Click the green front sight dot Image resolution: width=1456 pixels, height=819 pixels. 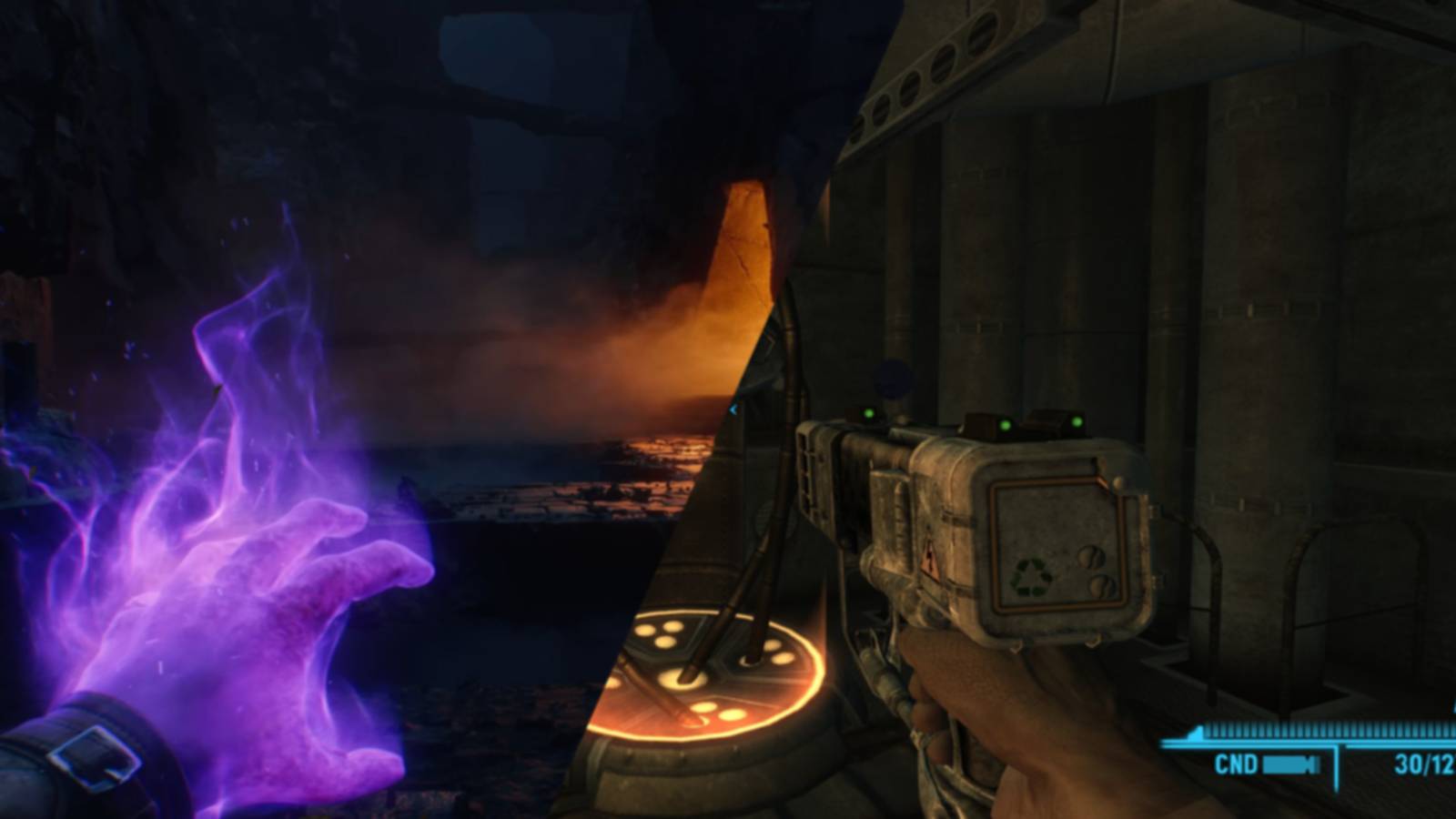867,413
